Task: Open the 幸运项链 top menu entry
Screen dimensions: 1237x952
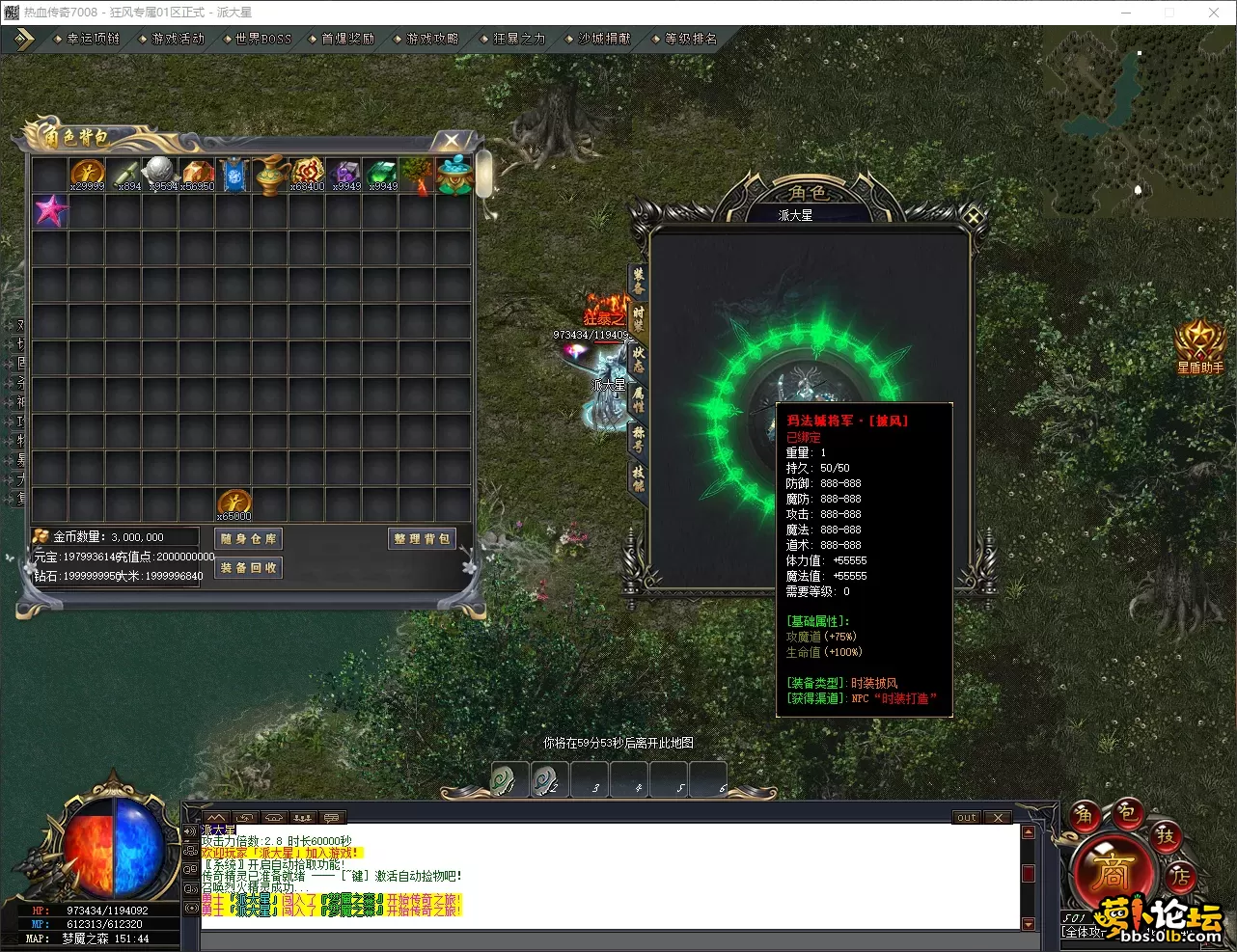Action: coord(93,39)
